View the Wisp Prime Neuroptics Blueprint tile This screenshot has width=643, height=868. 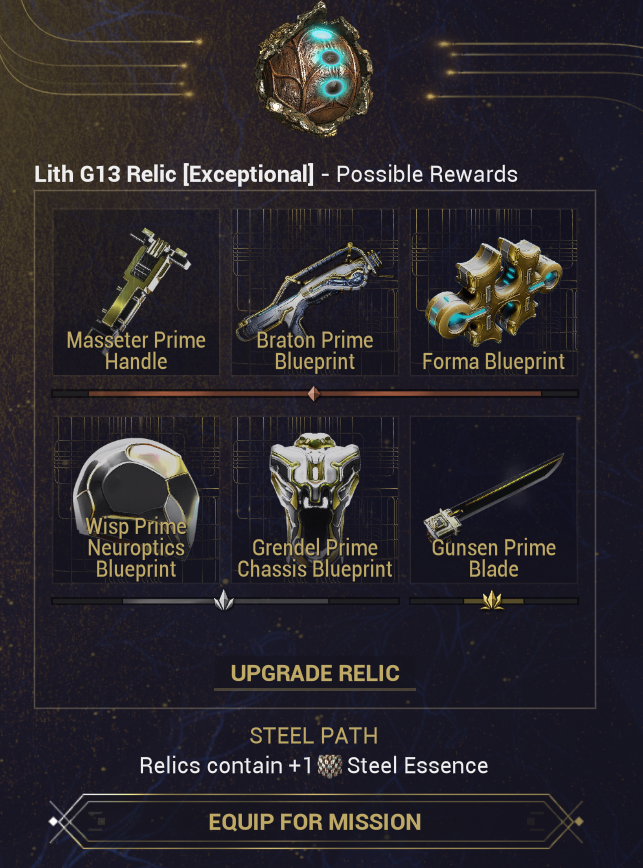pos(136,500)
